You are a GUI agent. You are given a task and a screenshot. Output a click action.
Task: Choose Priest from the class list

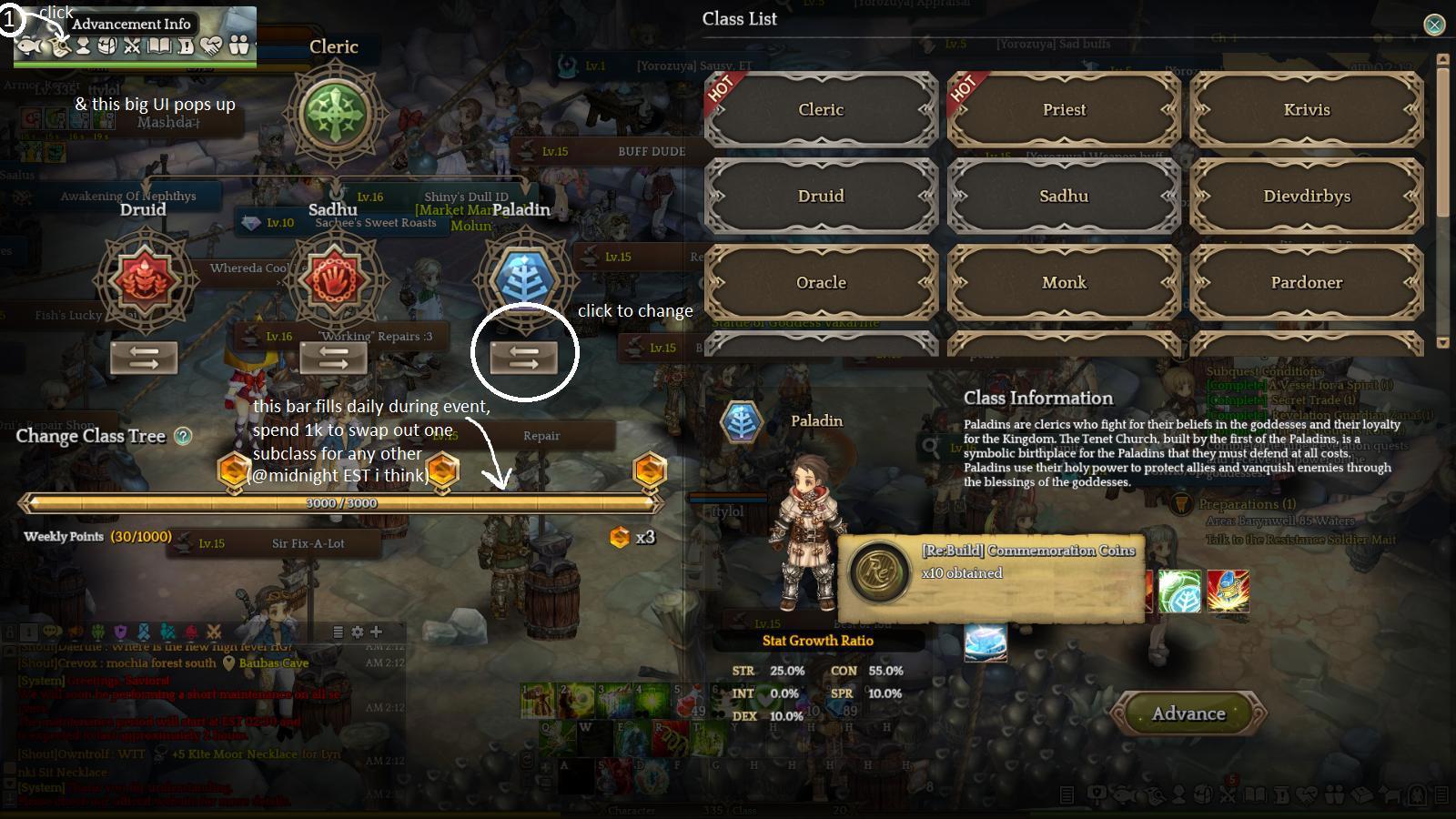(x=1064, y=109)
